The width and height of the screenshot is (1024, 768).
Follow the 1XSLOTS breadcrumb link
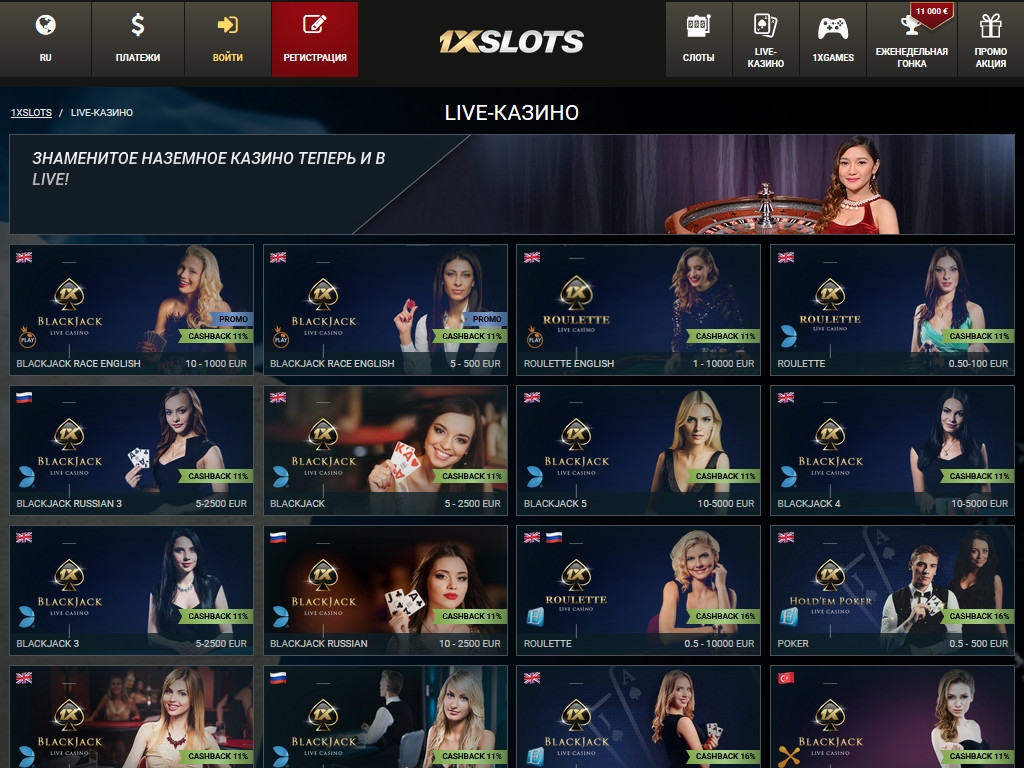[x=31, y=113]
